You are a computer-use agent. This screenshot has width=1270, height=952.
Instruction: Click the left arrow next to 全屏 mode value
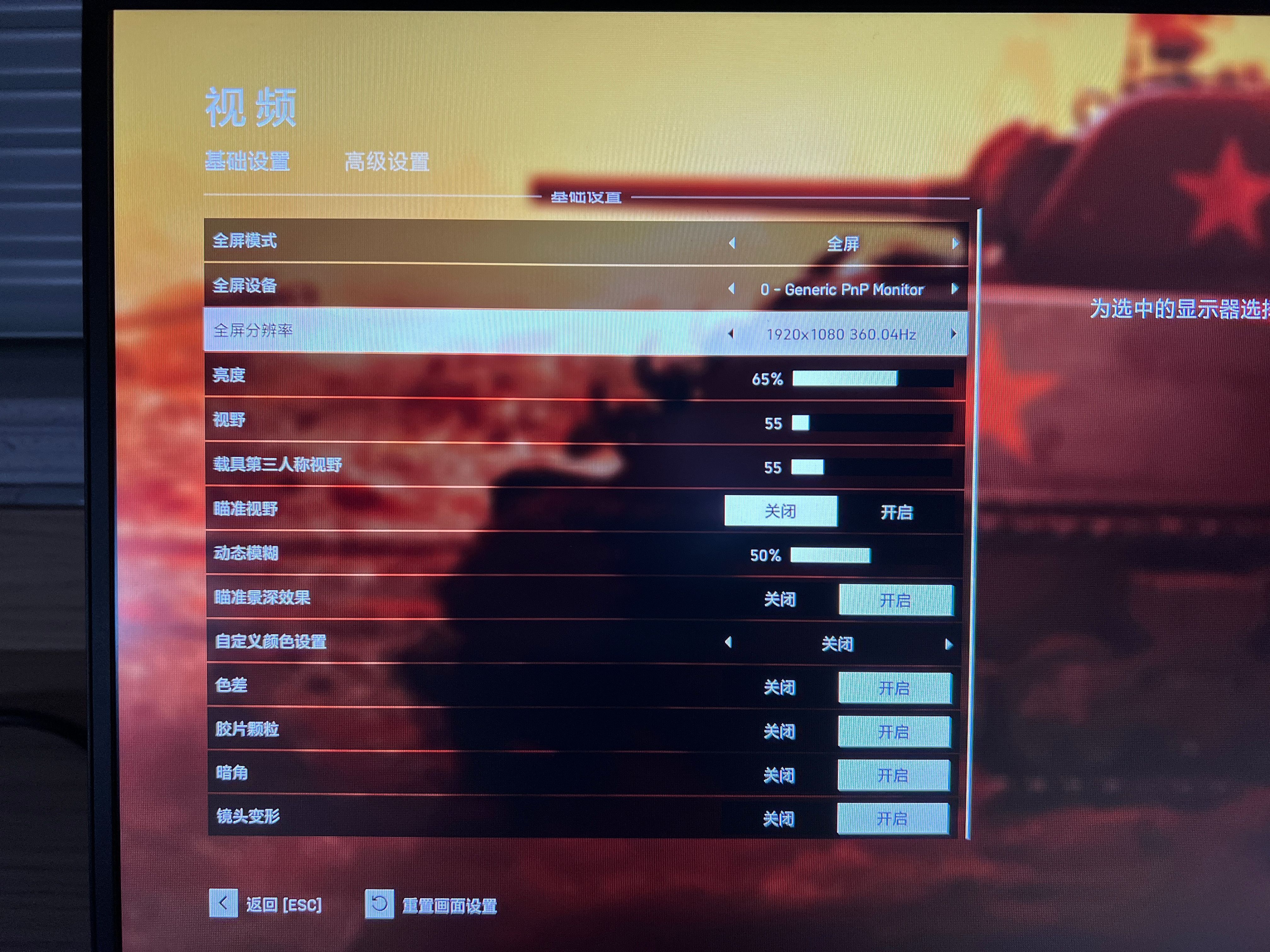point(733,243)
